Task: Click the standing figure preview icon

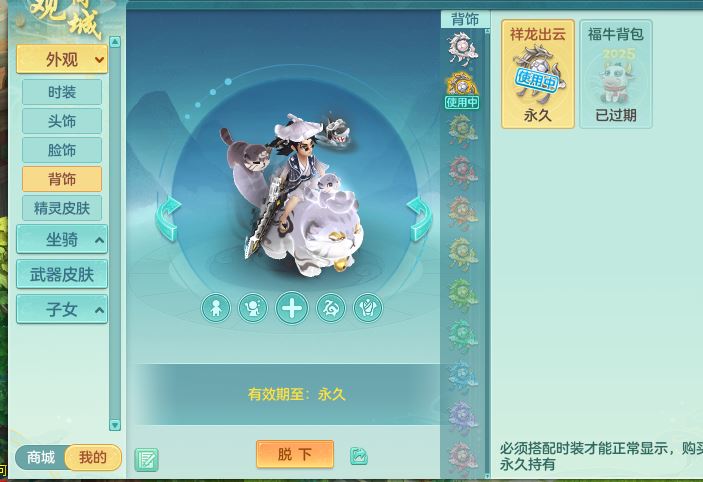Action: pyautogui.click(x=216, y=308)
